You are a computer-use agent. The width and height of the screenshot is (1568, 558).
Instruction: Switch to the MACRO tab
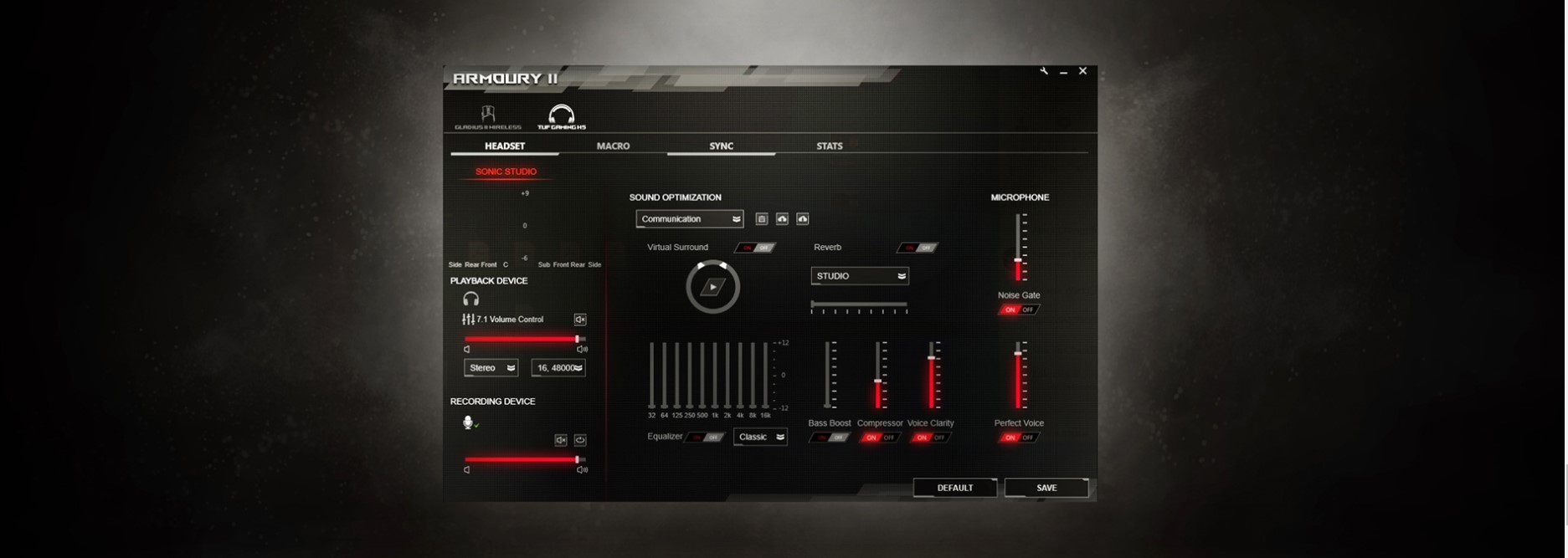[x=613, y=146]
